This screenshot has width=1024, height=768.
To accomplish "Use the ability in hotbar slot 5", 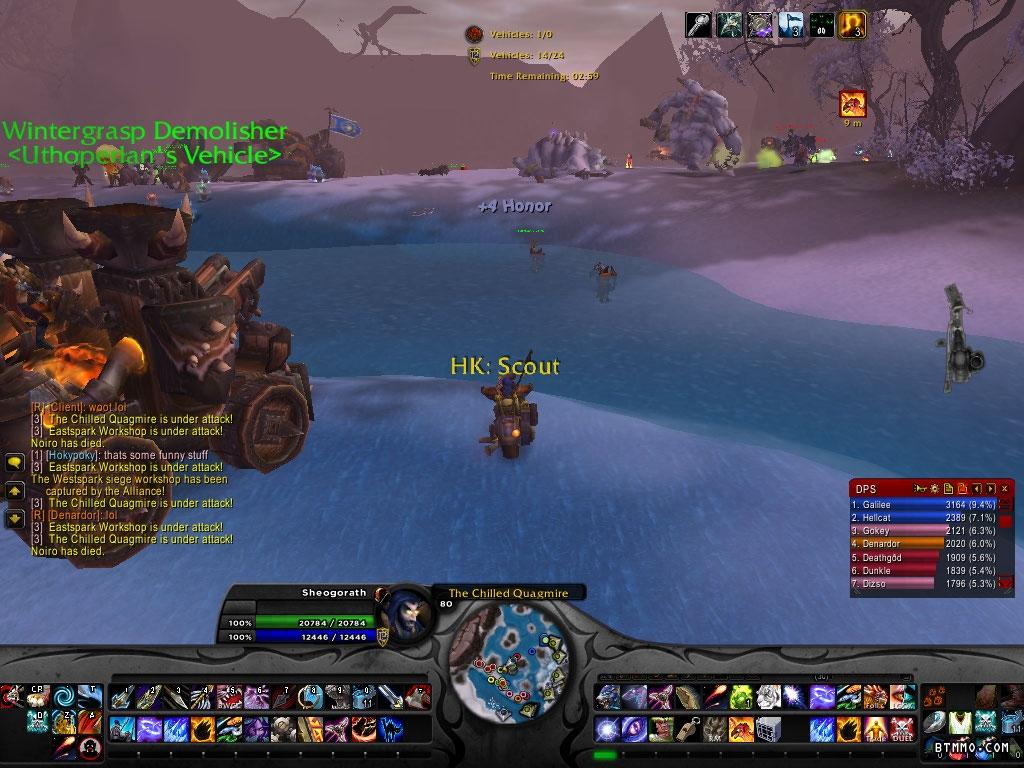I will click(229, 696).
